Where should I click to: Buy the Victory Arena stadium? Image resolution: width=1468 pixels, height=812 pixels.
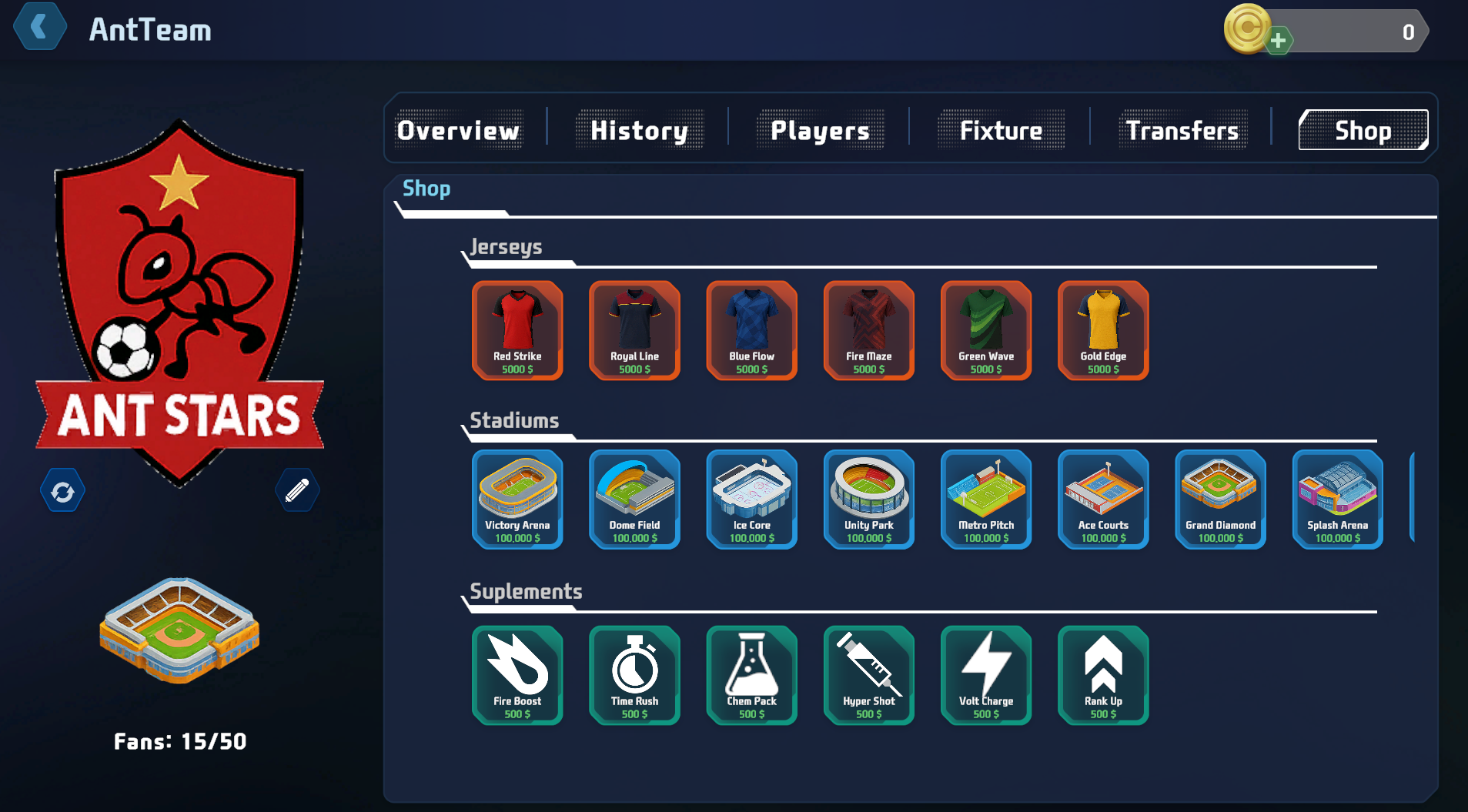[518, 500]
